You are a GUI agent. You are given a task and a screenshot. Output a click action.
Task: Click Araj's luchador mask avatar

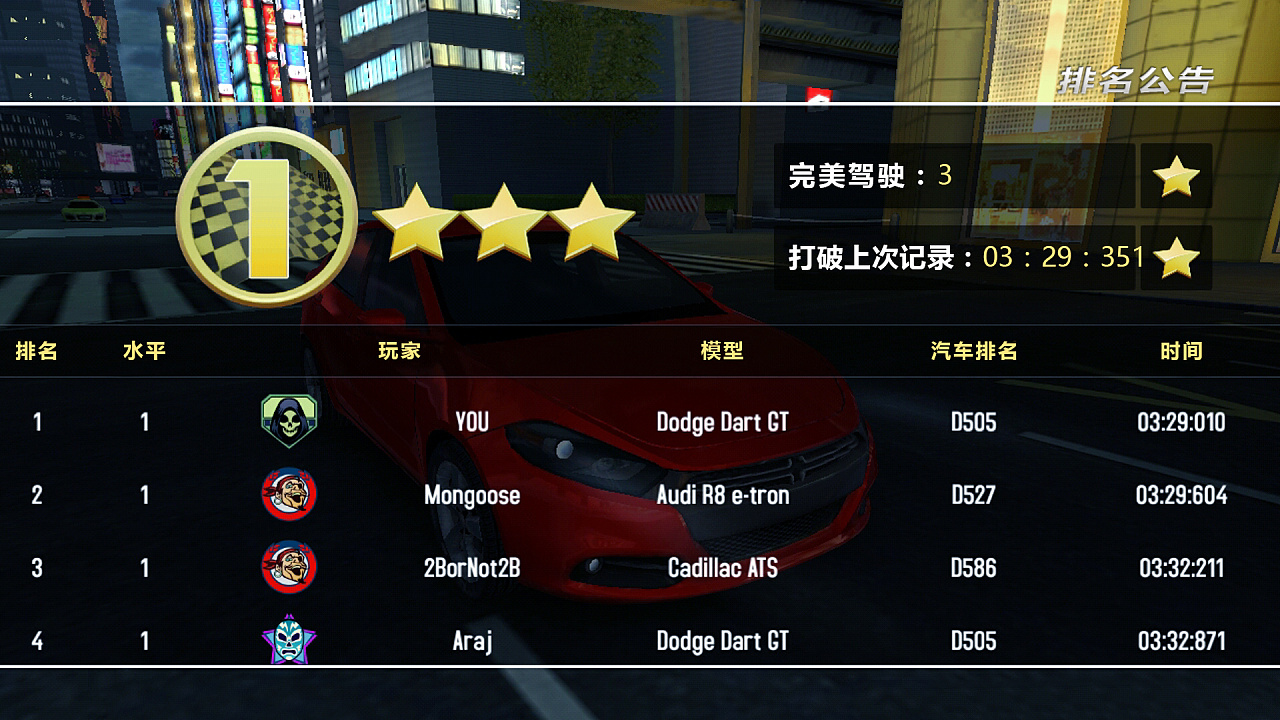(289, 640)
